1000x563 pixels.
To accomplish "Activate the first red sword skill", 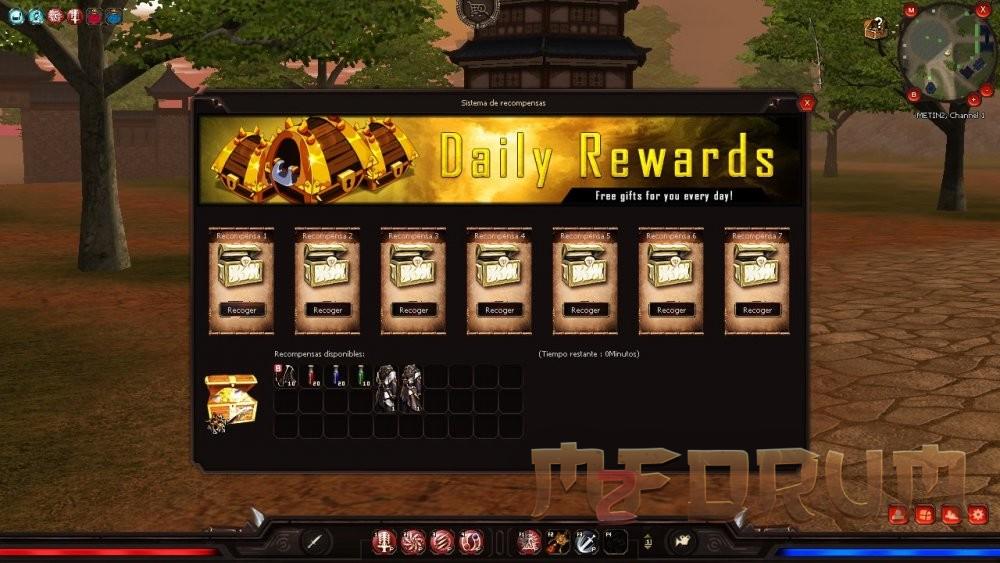I will pyautogui.click(x=384, y=541).
